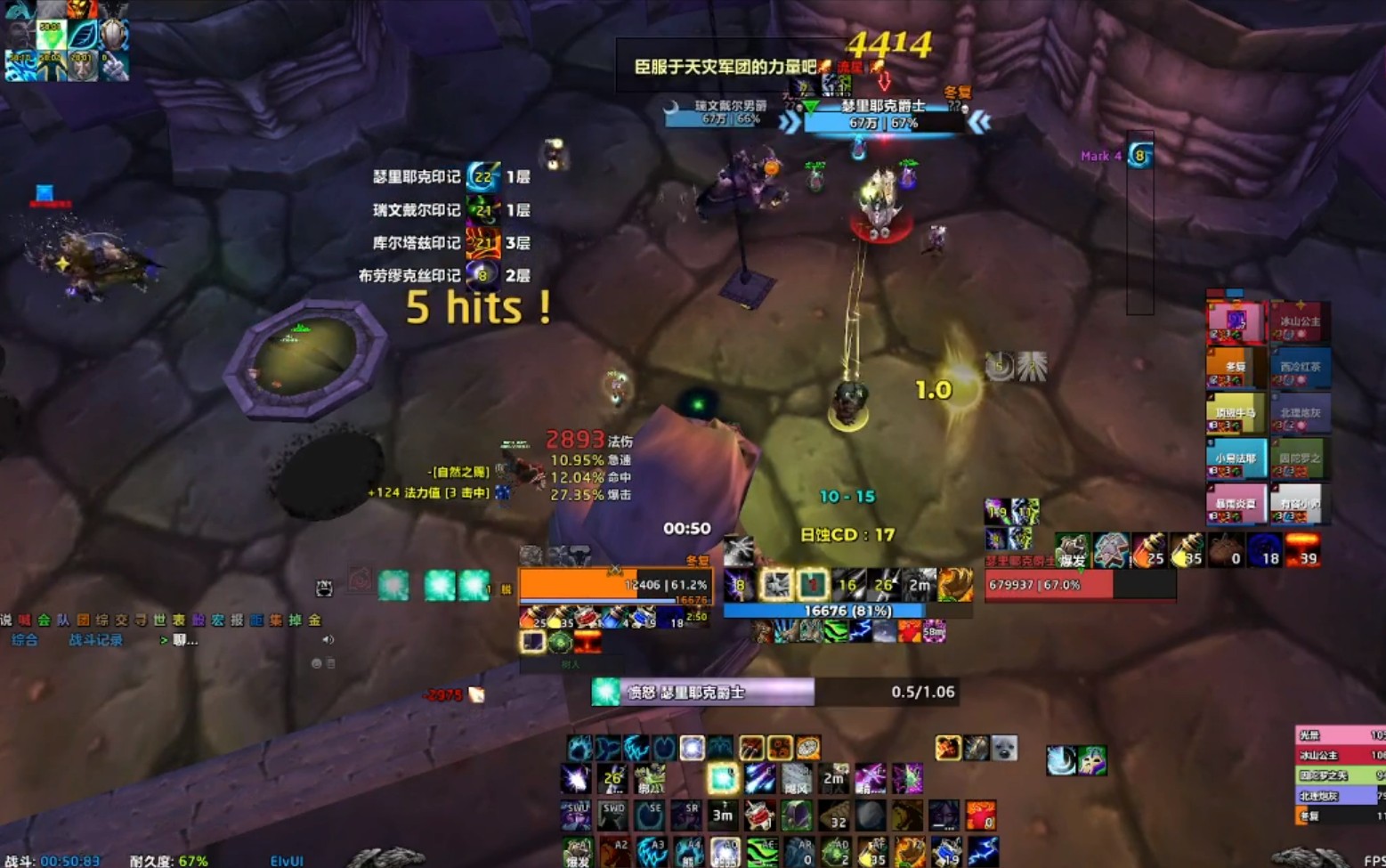Open the 战斗记录 combat log tab
The height and width of the screenshot is (868, 1386).
pyautogui.click(x=94, y=639)
